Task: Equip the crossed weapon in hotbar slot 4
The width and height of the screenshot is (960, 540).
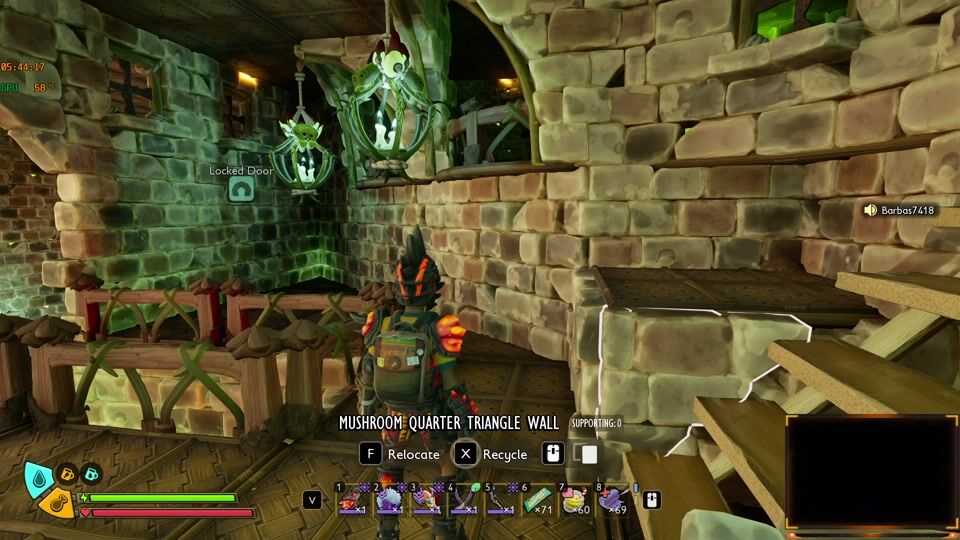Action: tap(463, 500)
